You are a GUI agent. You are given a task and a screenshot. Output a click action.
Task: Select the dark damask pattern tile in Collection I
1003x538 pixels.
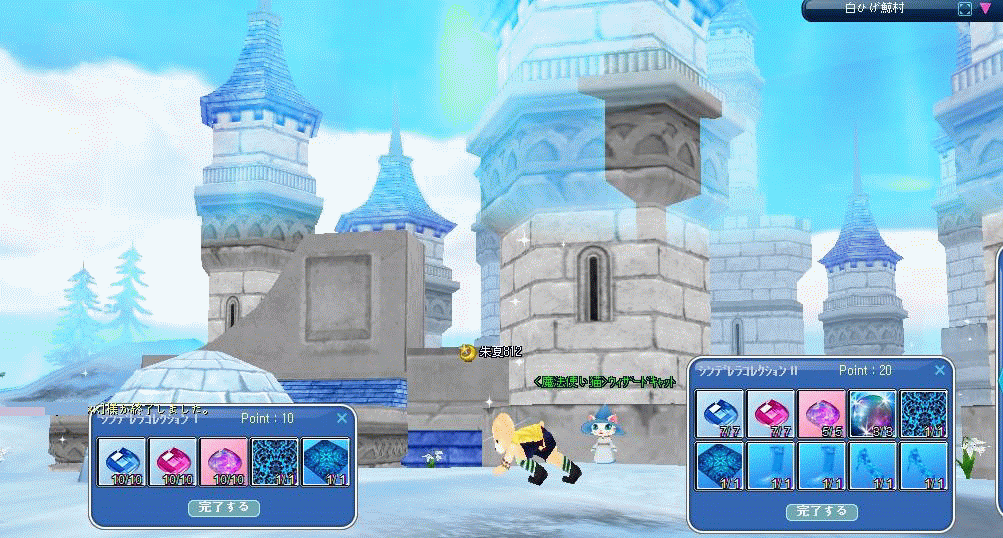click(275, 462)
